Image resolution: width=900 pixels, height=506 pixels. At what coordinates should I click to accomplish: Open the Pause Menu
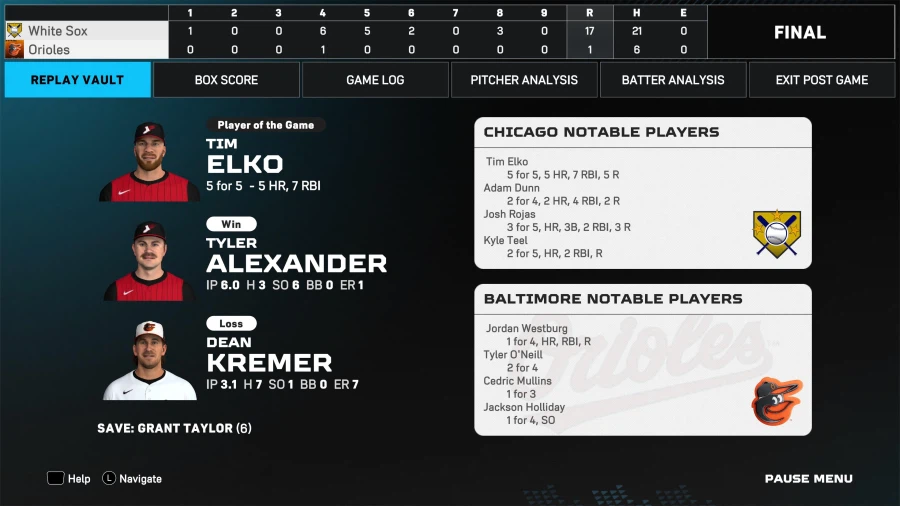[x=808, y=479]
